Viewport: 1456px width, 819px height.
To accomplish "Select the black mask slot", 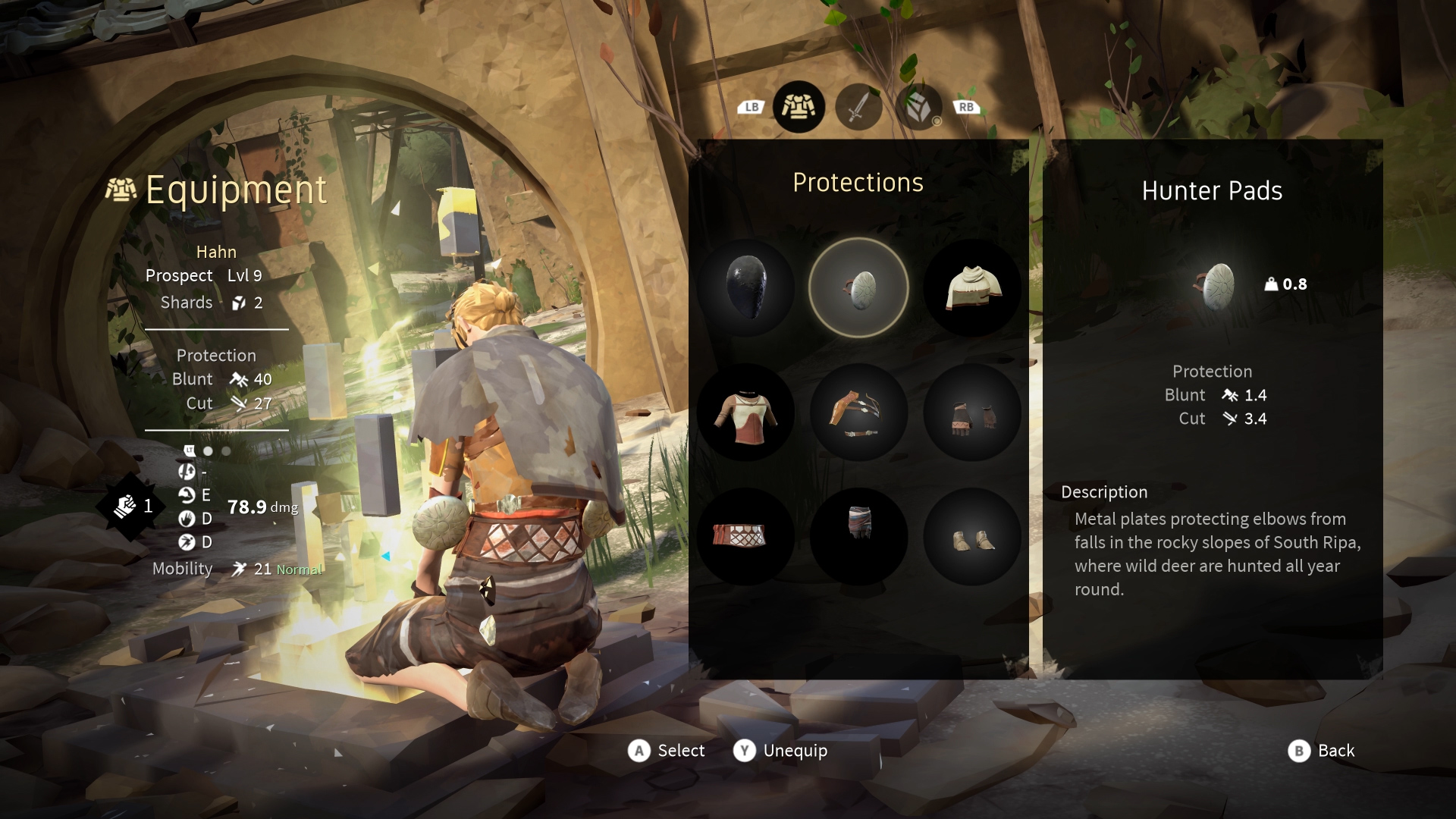I will [x=745, y=287].
